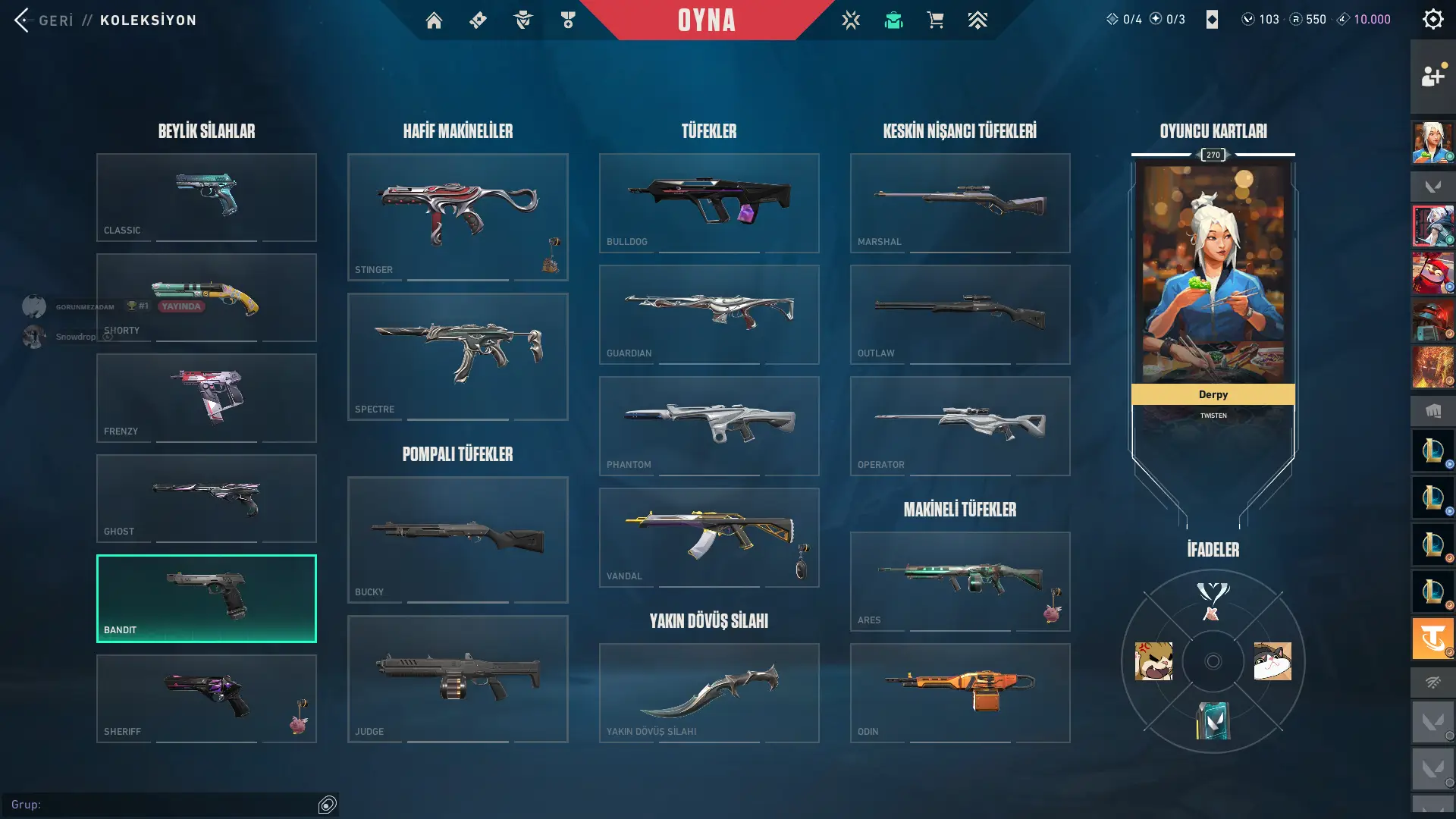Open the melee knife slot
This screenshot has height=819, width=1456.
point(709,692)
